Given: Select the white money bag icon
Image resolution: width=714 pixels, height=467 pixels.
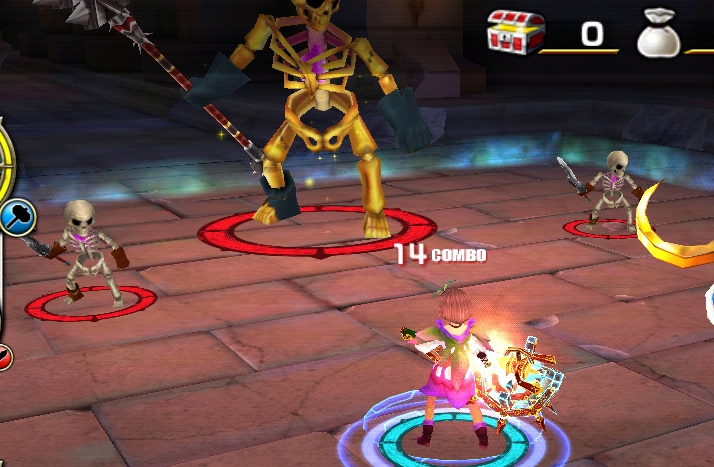Looking at the screenshot, I should tap(659, 35).
